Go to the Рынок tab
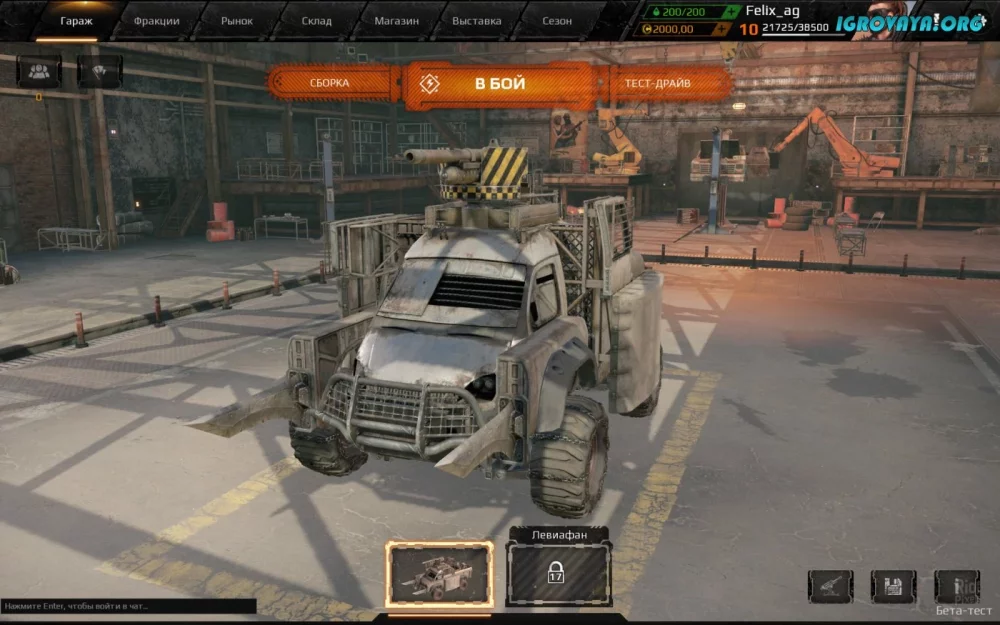 click(x=236, y=20)
